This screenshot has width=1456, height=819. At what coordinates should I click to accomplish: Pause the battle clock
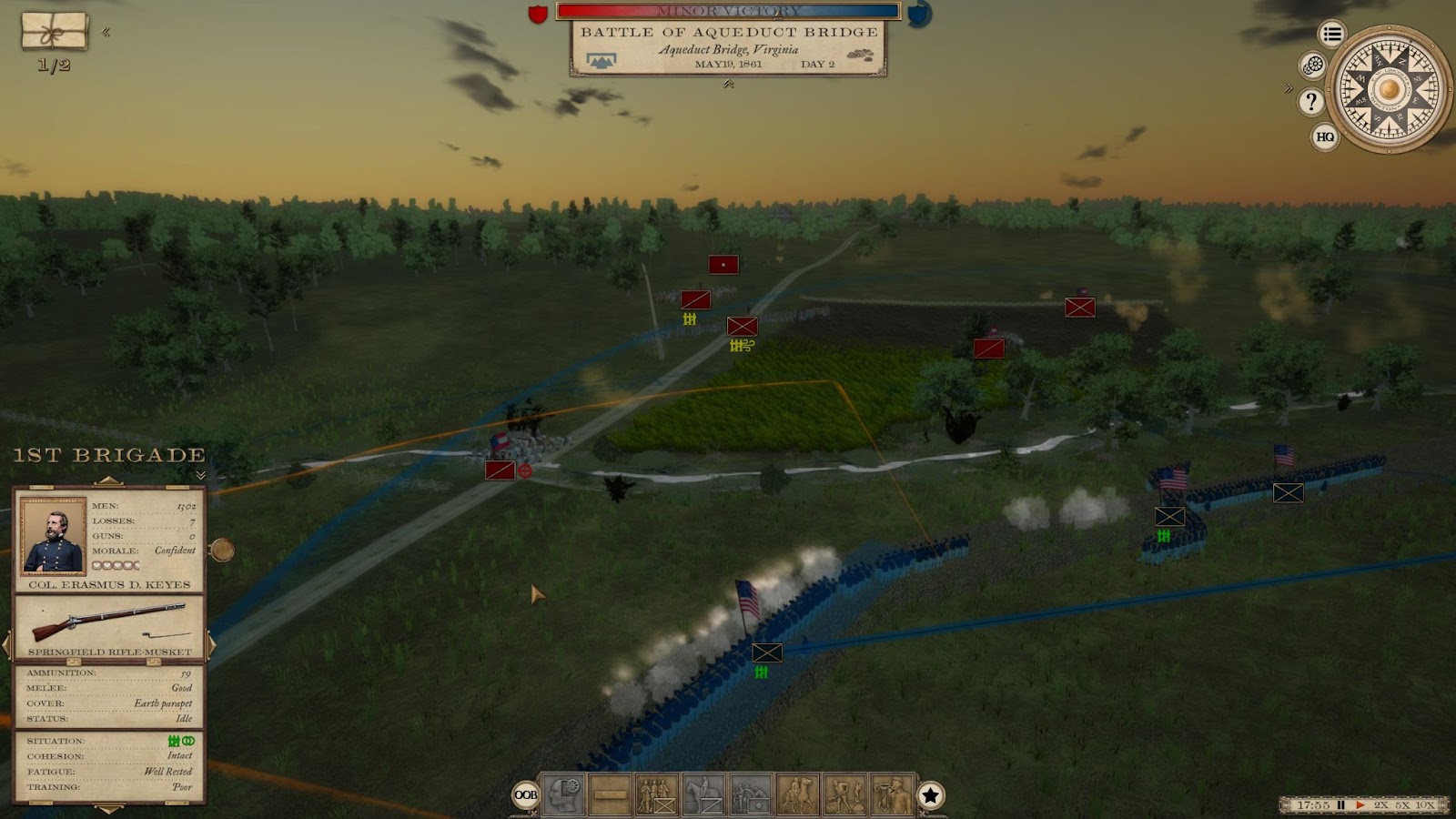(x=1340, y=805)
